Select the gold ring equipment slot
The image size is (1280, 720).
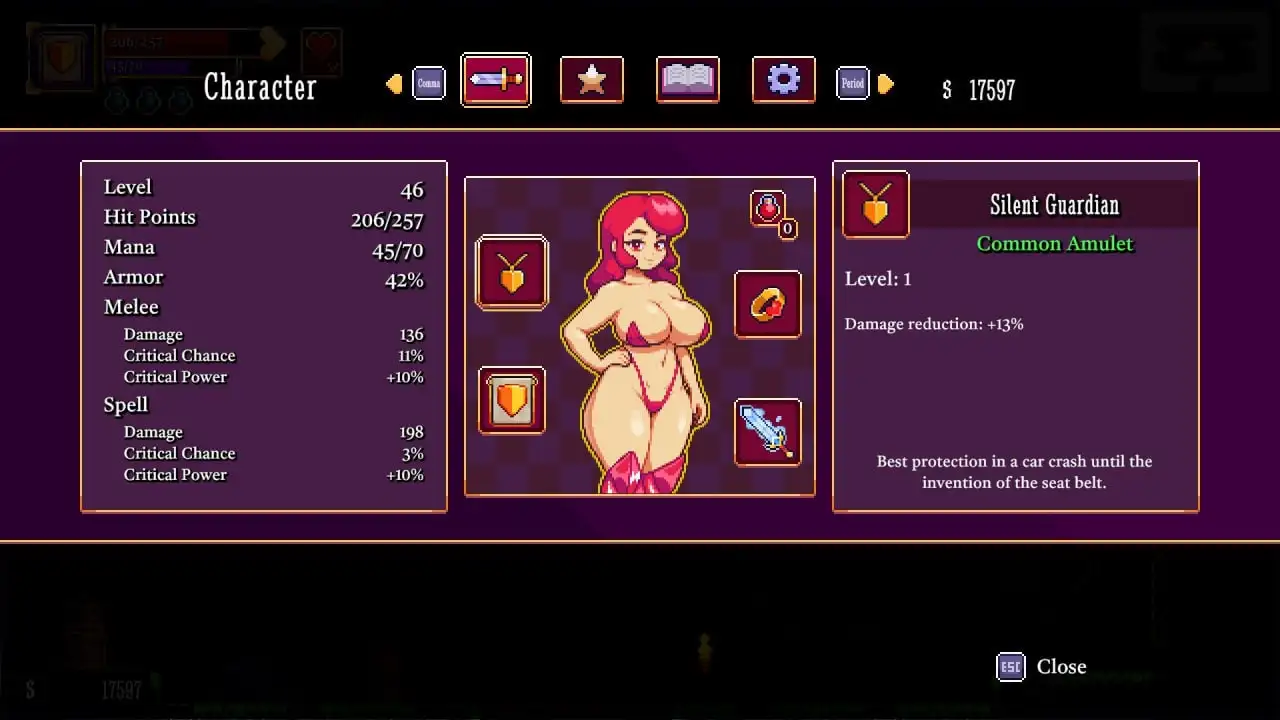[768, 305]
